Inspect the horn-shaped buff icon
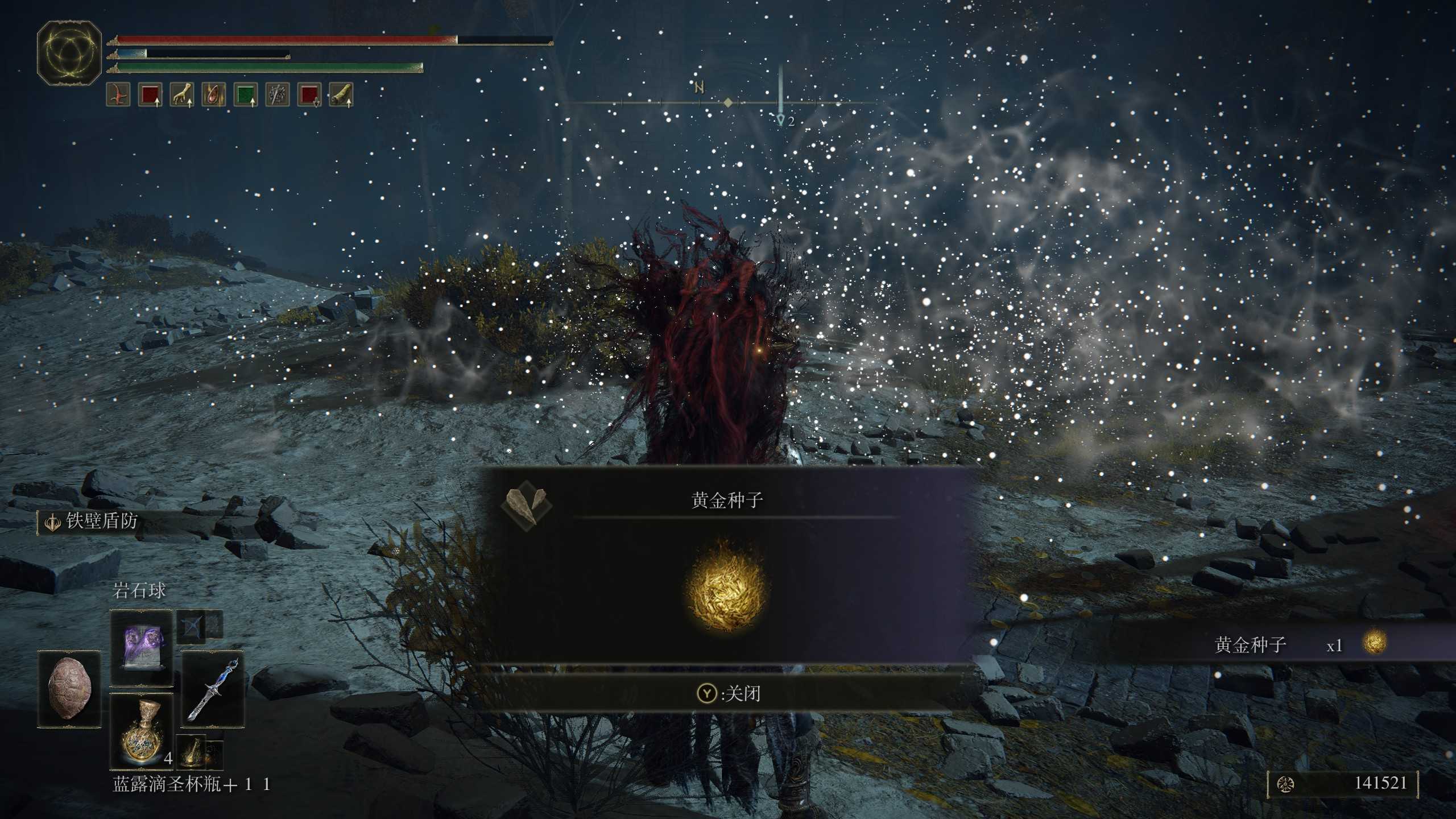This screenshot has width=1456, height=819. point(341,94)
